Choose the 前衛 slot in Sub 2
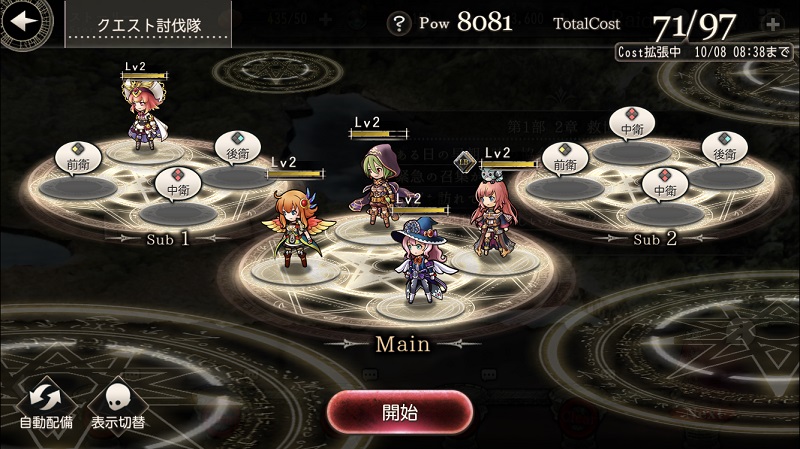The height and width of the screenshot is (449, 800). click(x=565, y=182)
